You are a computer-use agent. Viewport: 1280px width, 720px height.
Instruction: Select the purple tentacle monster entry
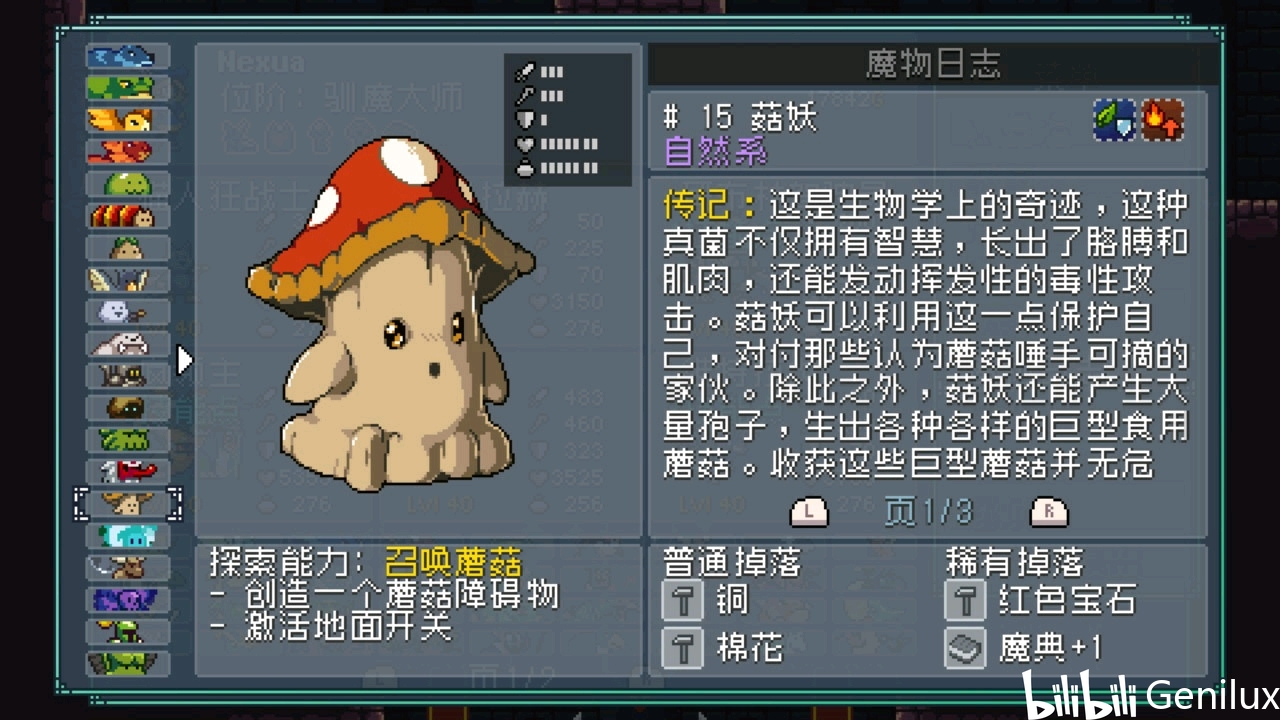[x=127, y=600]
